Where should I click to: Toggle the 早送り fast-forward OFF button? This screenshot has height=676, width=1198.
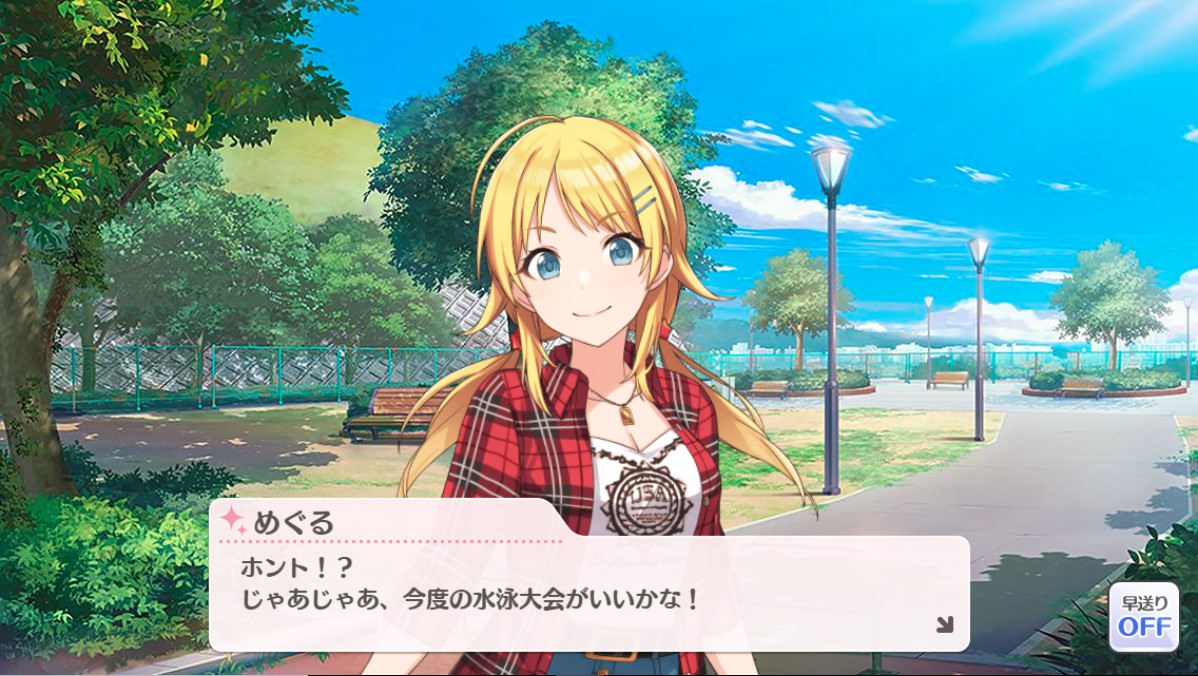(1143, 617)
